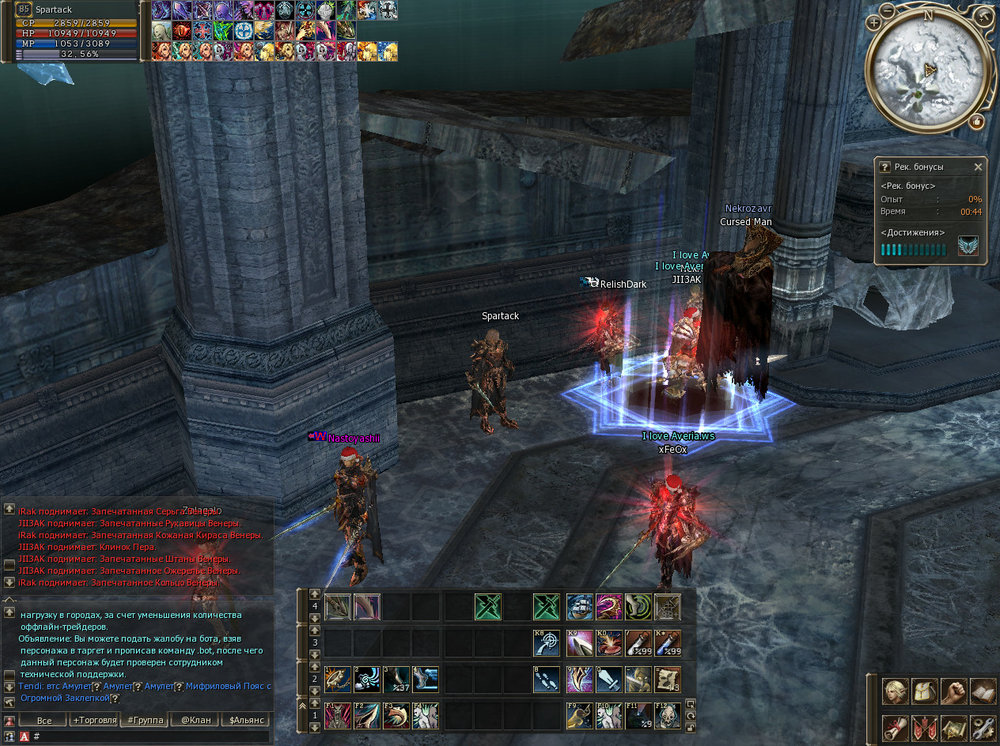Select the #Группа chat tab
Screen dimensions: 1000x746
[x=145, y=720]
